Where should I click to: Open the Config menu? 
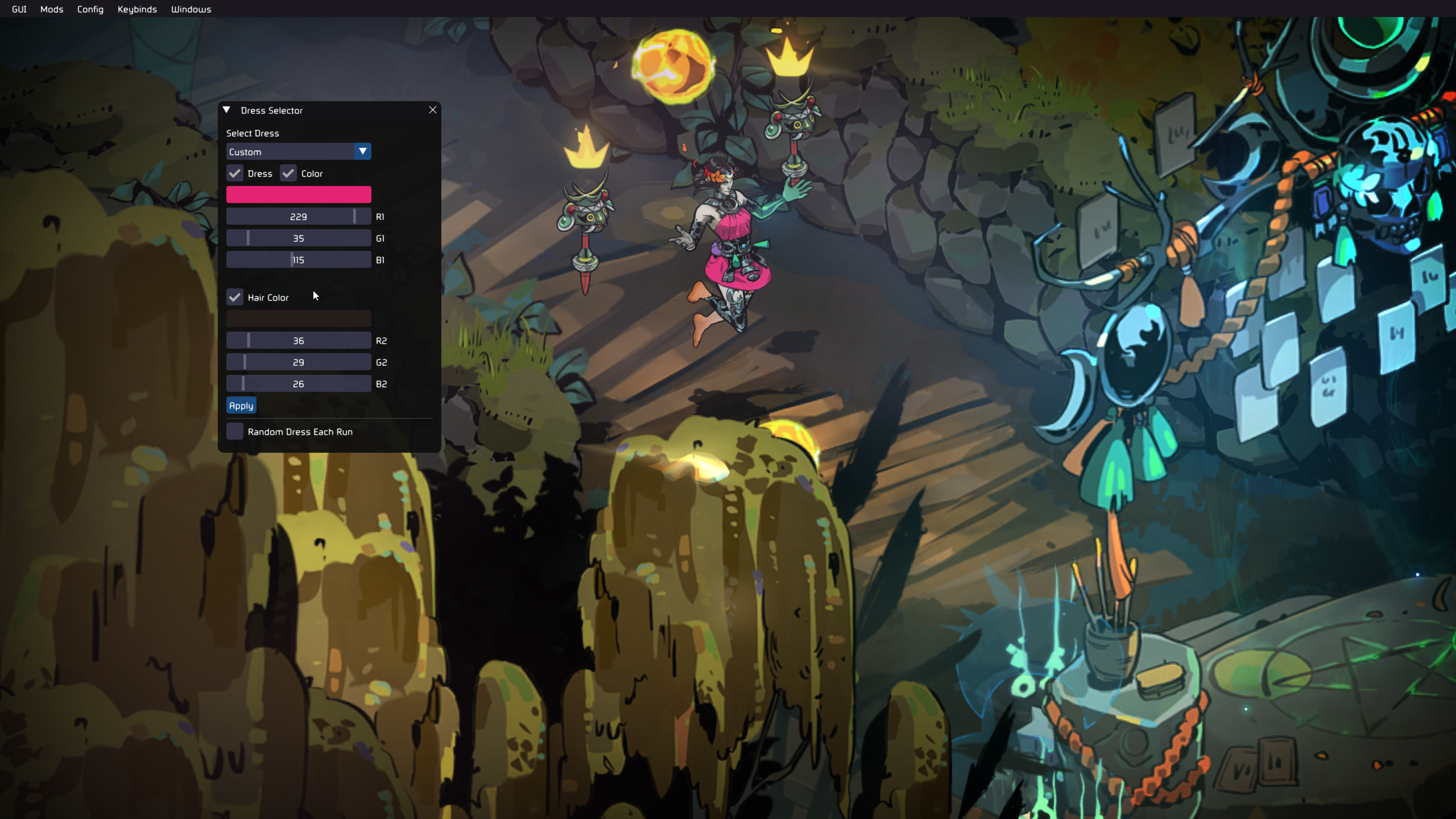(x=90, y=9)
